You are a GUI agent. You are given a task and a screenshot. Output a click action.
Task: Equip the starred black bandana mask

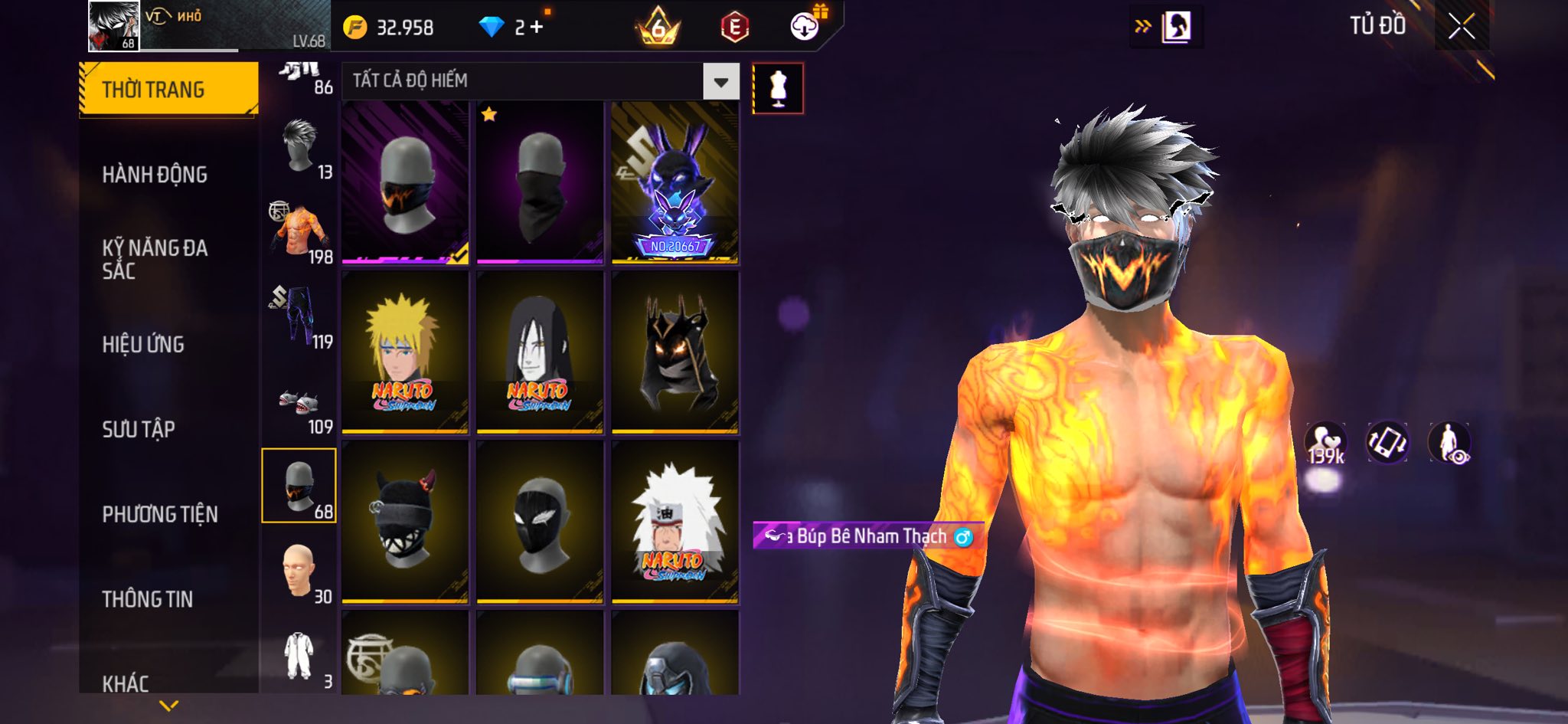tap(540, 182)
